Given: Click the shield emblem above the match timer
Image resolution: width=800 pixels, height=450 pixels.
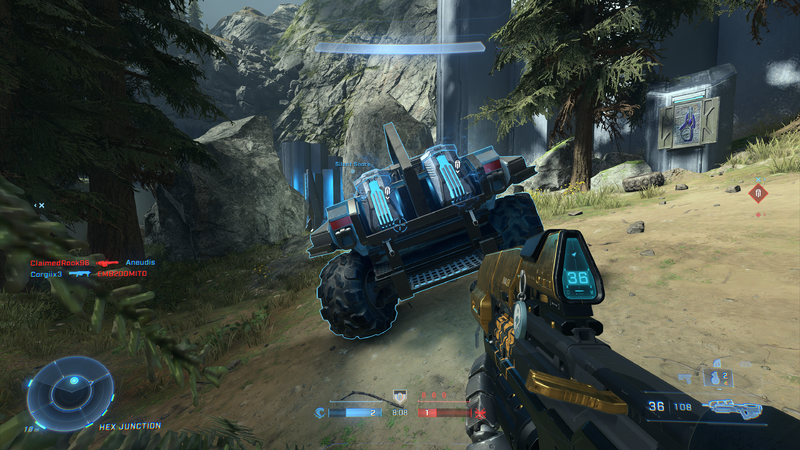Looking at the screenshot, I should point(400,396).
